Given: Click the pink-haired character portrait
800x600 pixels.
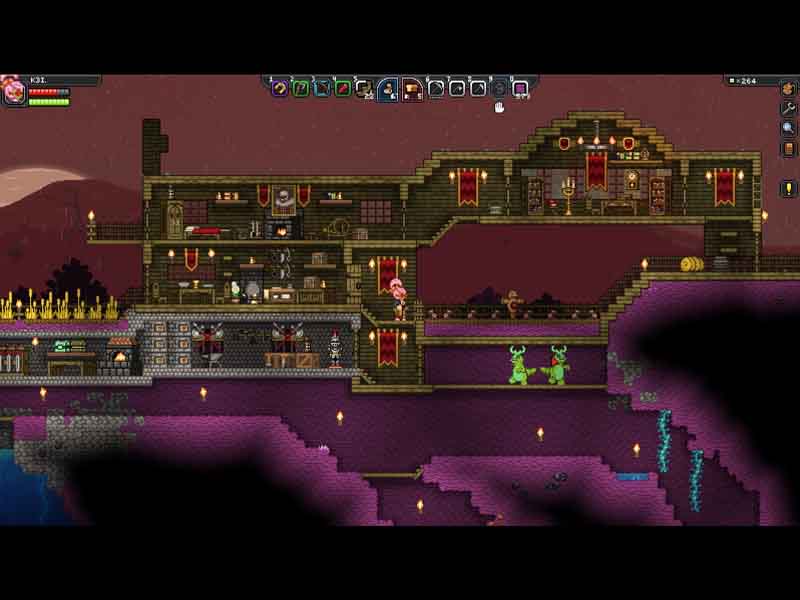Looking at the screenshot, I should click(13, 92).
